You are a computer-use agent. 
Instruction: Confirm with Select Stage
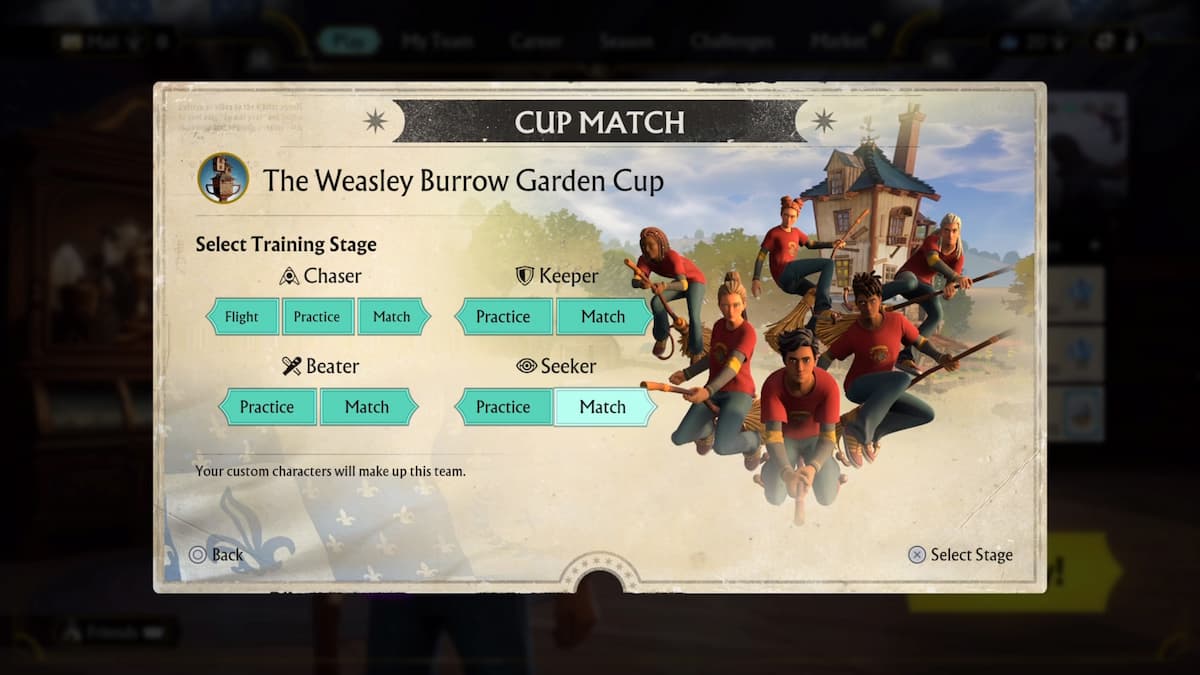(960, 554)
